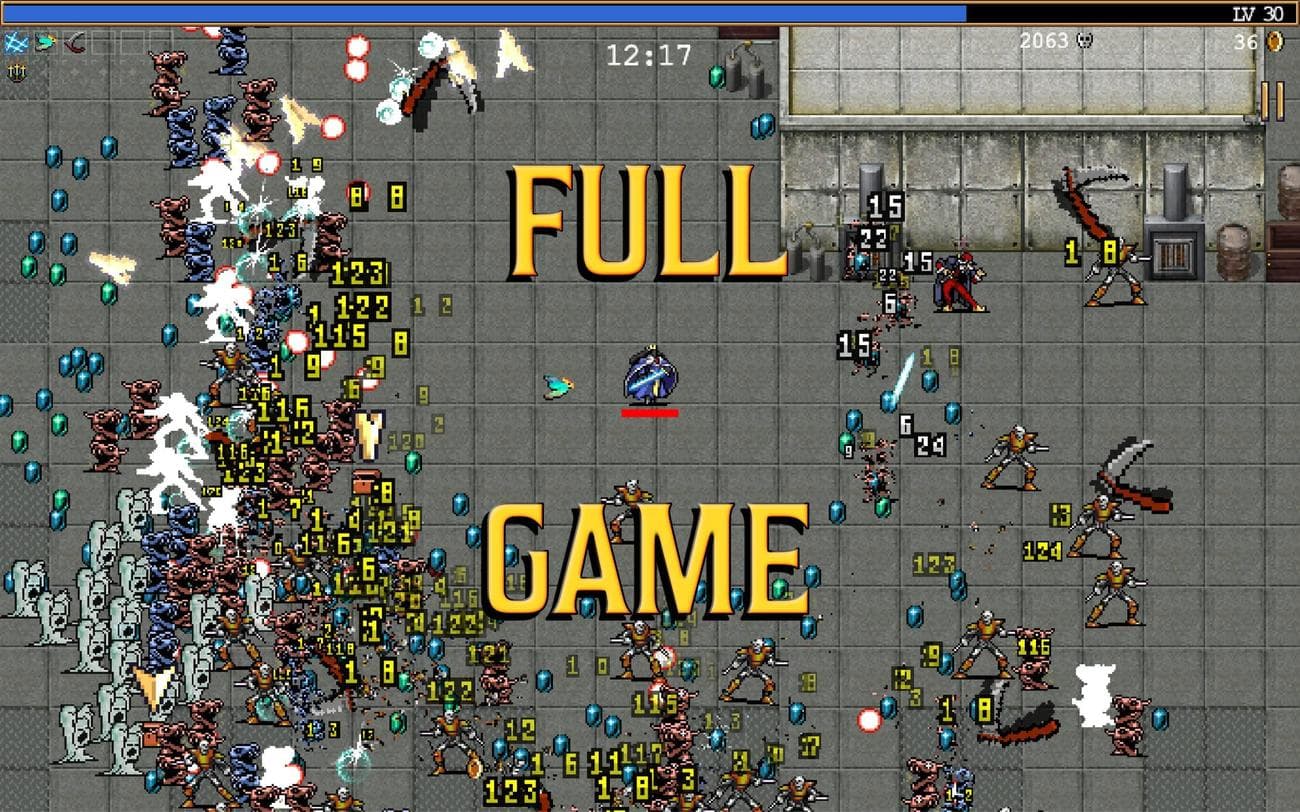Select the scythe weapon icon in the inventory bar
Screen dimensions: 1300x812
(x=74, y=42)
